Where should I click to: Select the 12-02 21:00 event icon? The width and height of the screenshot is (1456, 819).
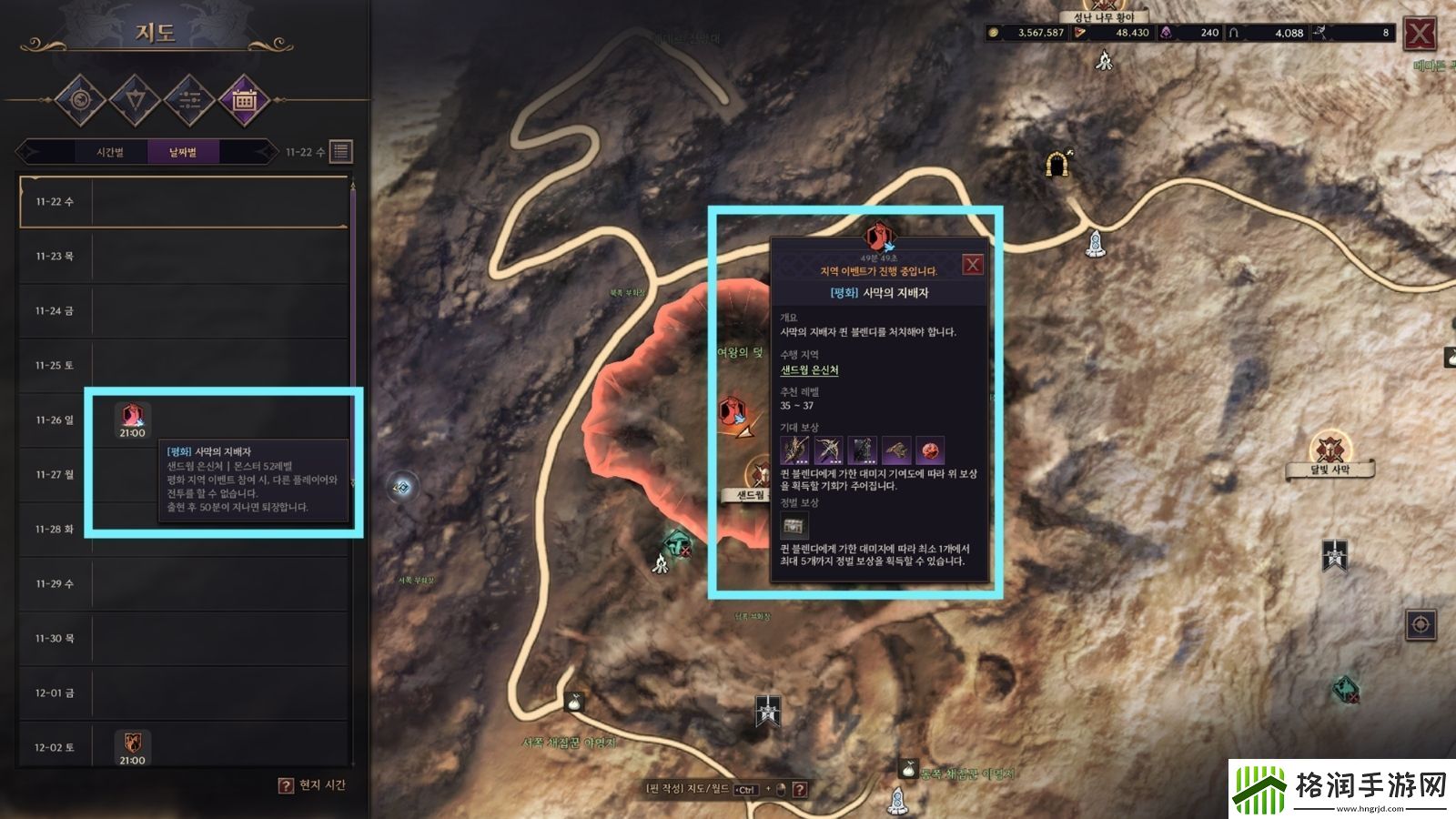pos(132,744)
